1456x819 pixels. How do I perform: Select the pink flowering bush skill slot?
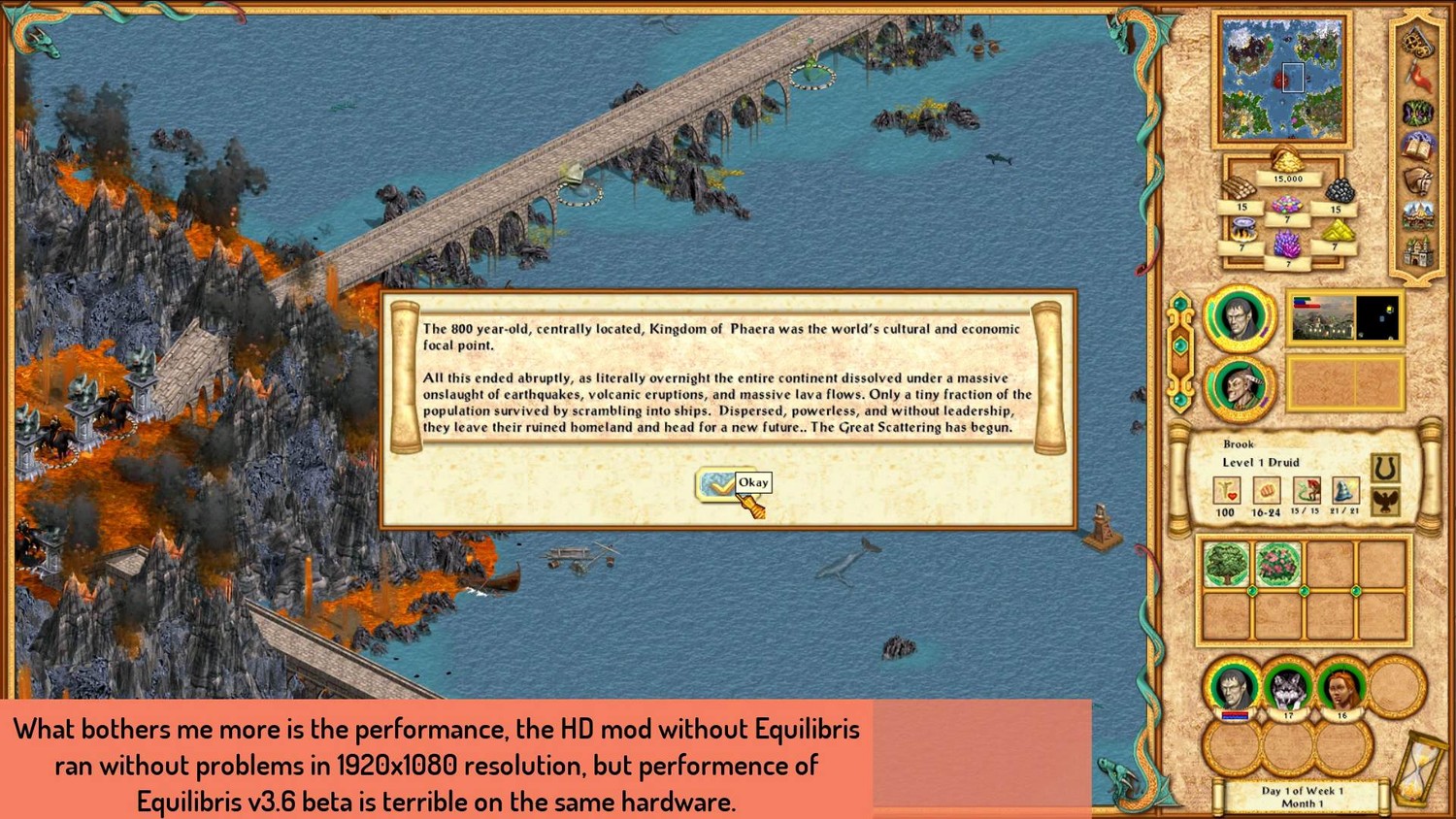click(x=1277, y=564)
